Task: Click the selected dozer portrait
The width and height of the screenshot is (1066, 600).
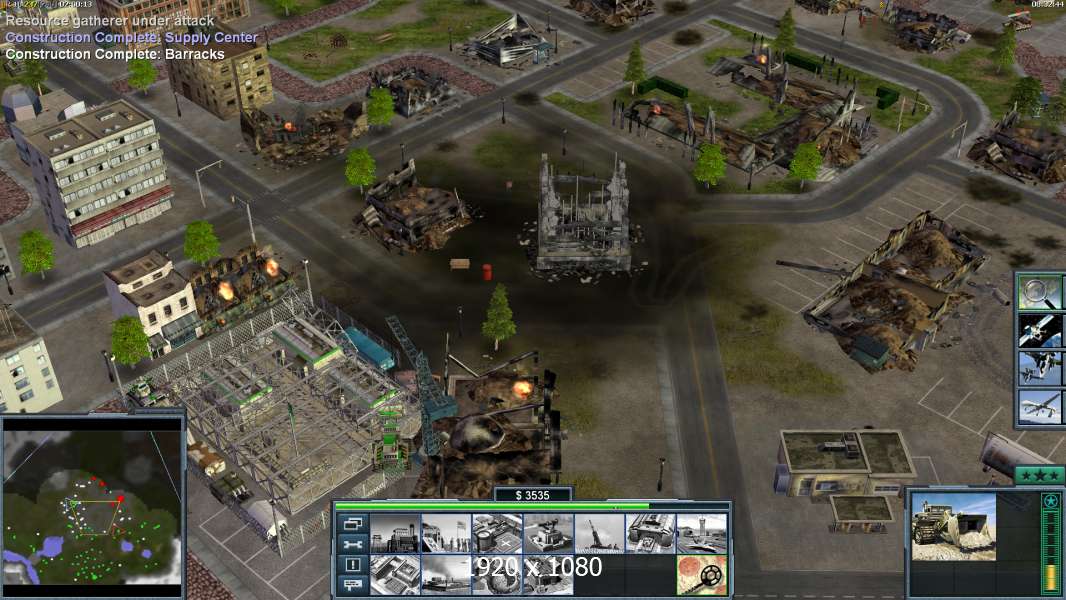Action: 953,541
